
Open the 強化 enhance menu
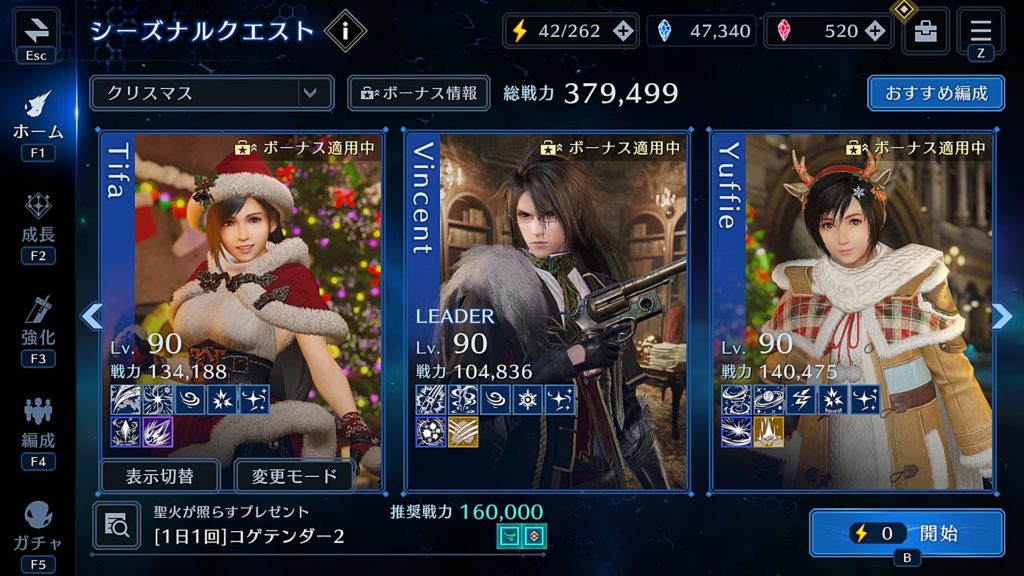click(x=38, y=323)
